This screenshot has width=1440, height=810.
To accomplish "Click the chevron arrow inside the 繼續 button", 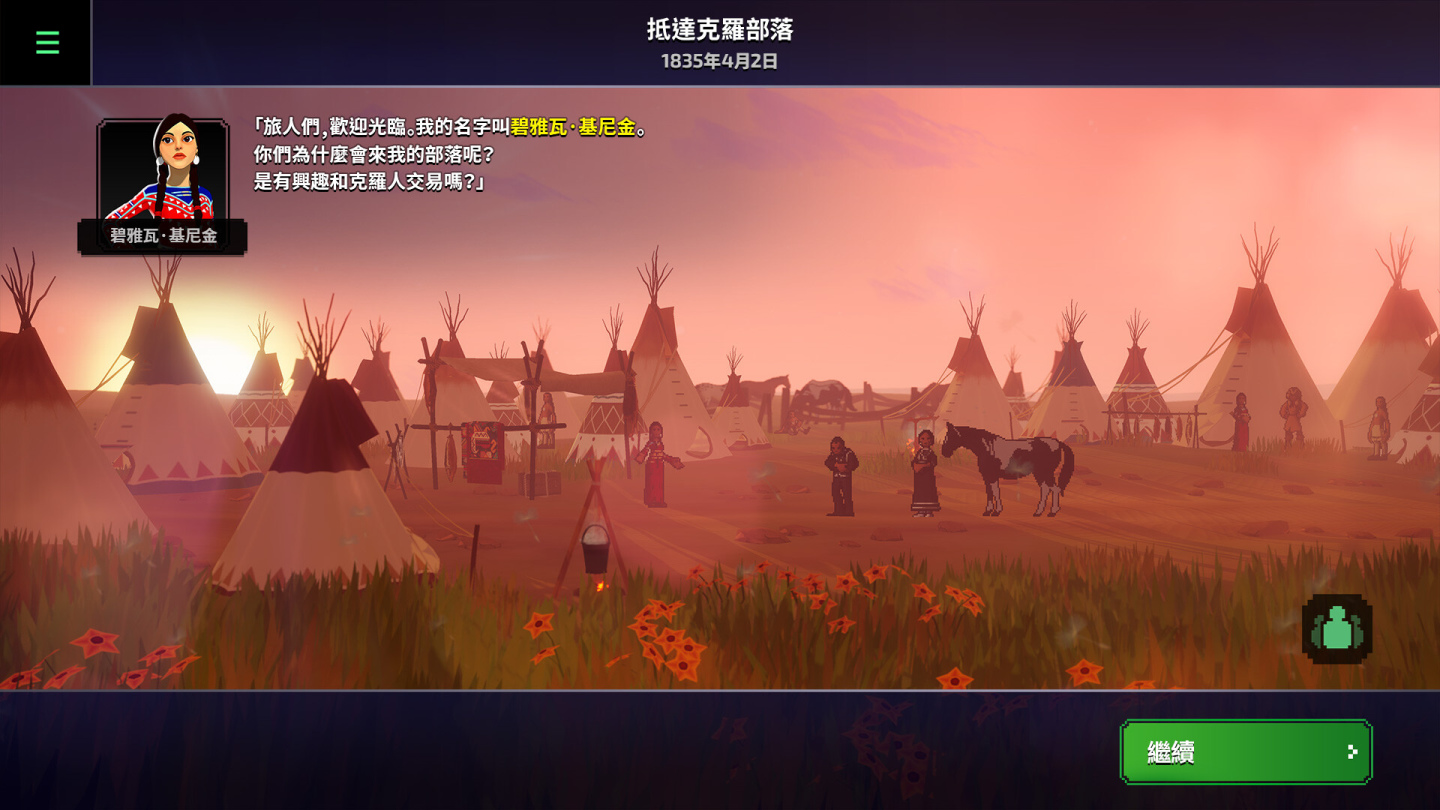I will [x=1355, y=752].
